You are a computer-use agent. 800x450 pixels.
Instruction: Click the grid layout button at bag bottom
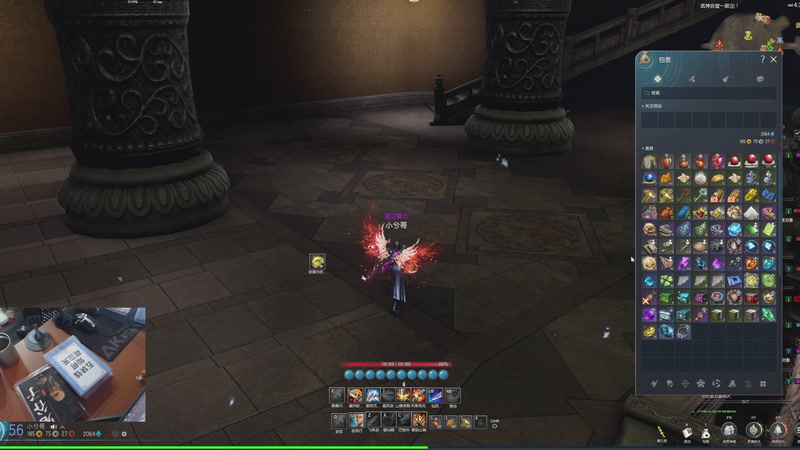click(763, 383)
